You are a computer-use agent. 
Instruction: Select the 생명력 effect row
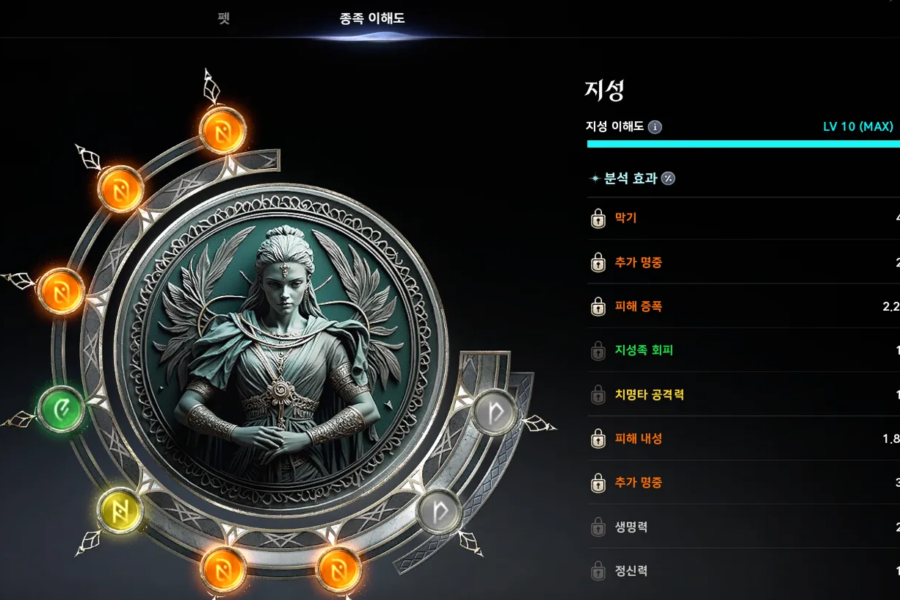coord(740,527)
